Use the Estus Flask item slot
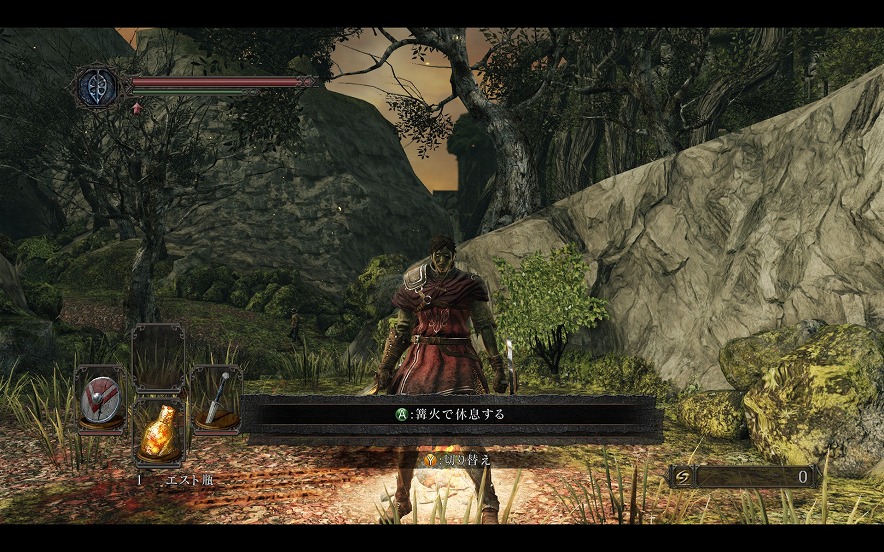The width and height of the screenshot is (884, 552). [159, 433]
